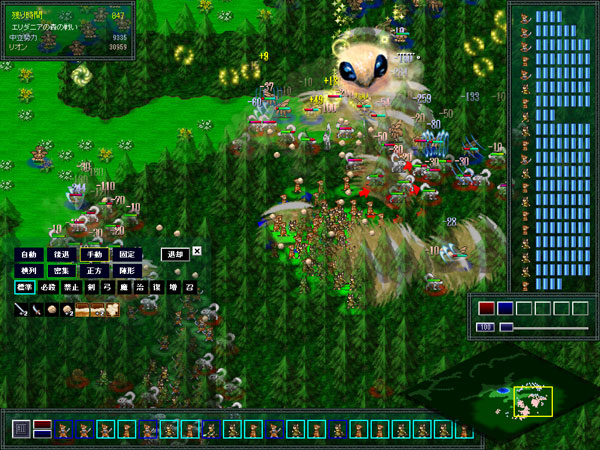The image size is (600, 450).
Task: Pick the 正方 (square) formation
Action: point(93,271)
